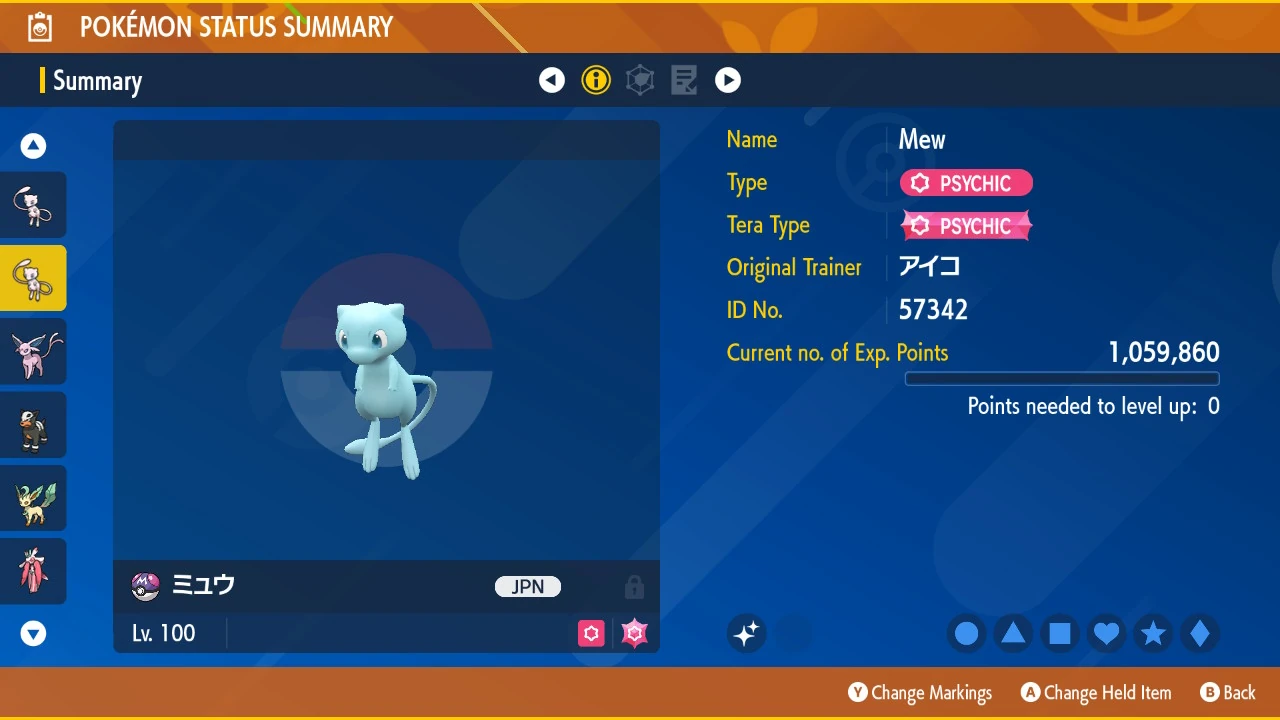
Task: Toggle the star marking
Action: [x=1153, y=633]
